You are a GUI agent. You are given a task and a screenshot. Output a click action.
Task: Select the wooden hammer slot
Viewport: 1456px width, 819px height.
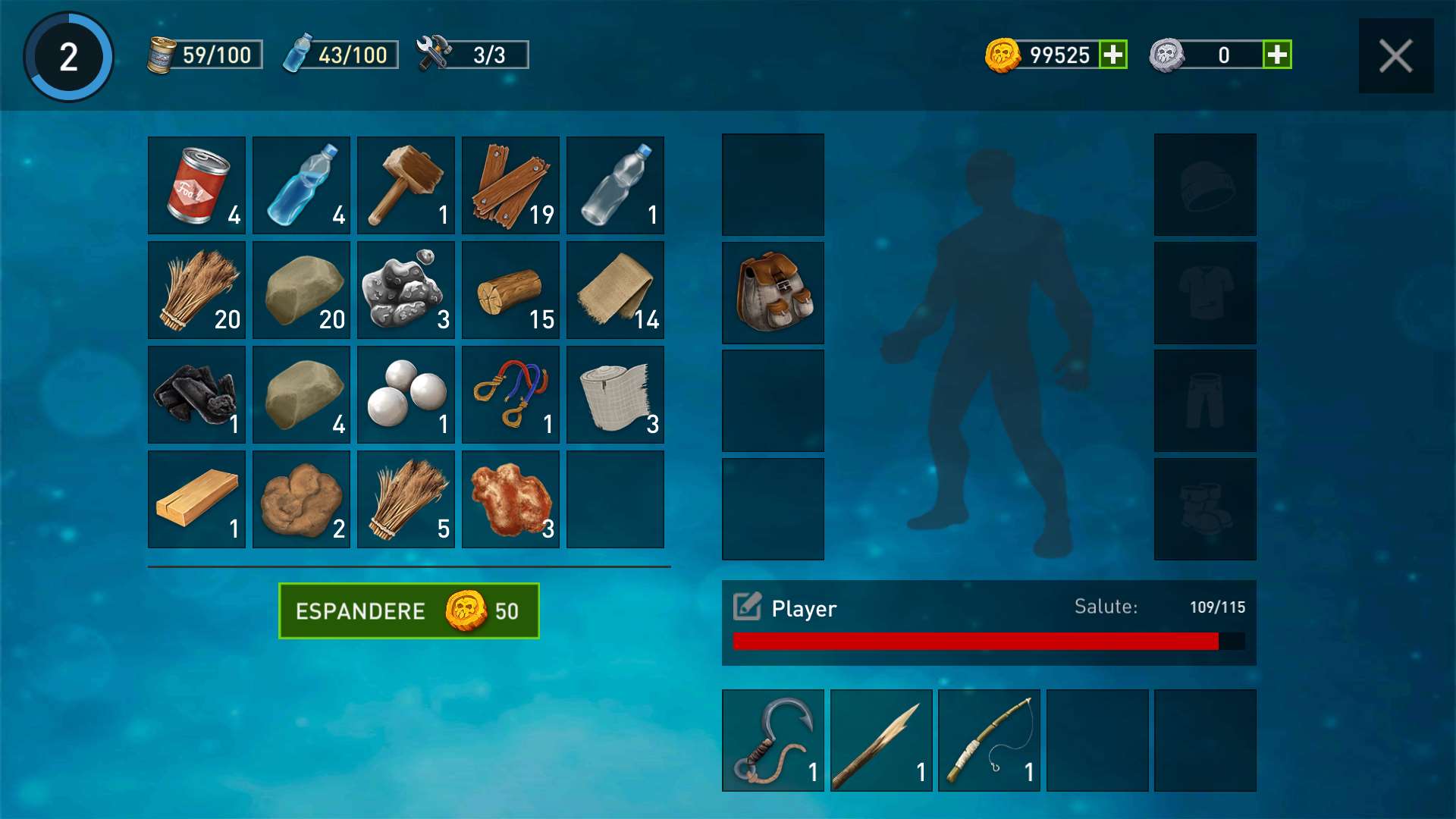(x=406, y=185)
